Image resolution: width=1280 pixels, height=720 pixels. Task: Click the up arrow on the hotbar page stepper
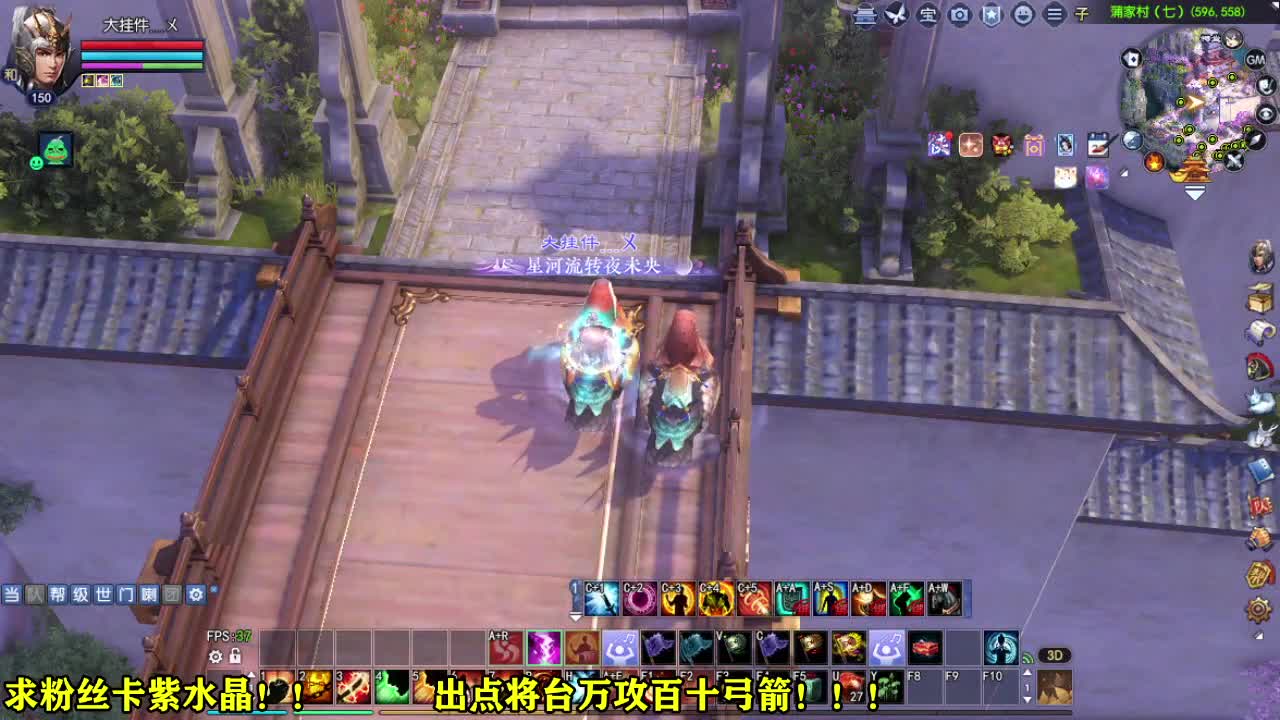point(1026,672)
